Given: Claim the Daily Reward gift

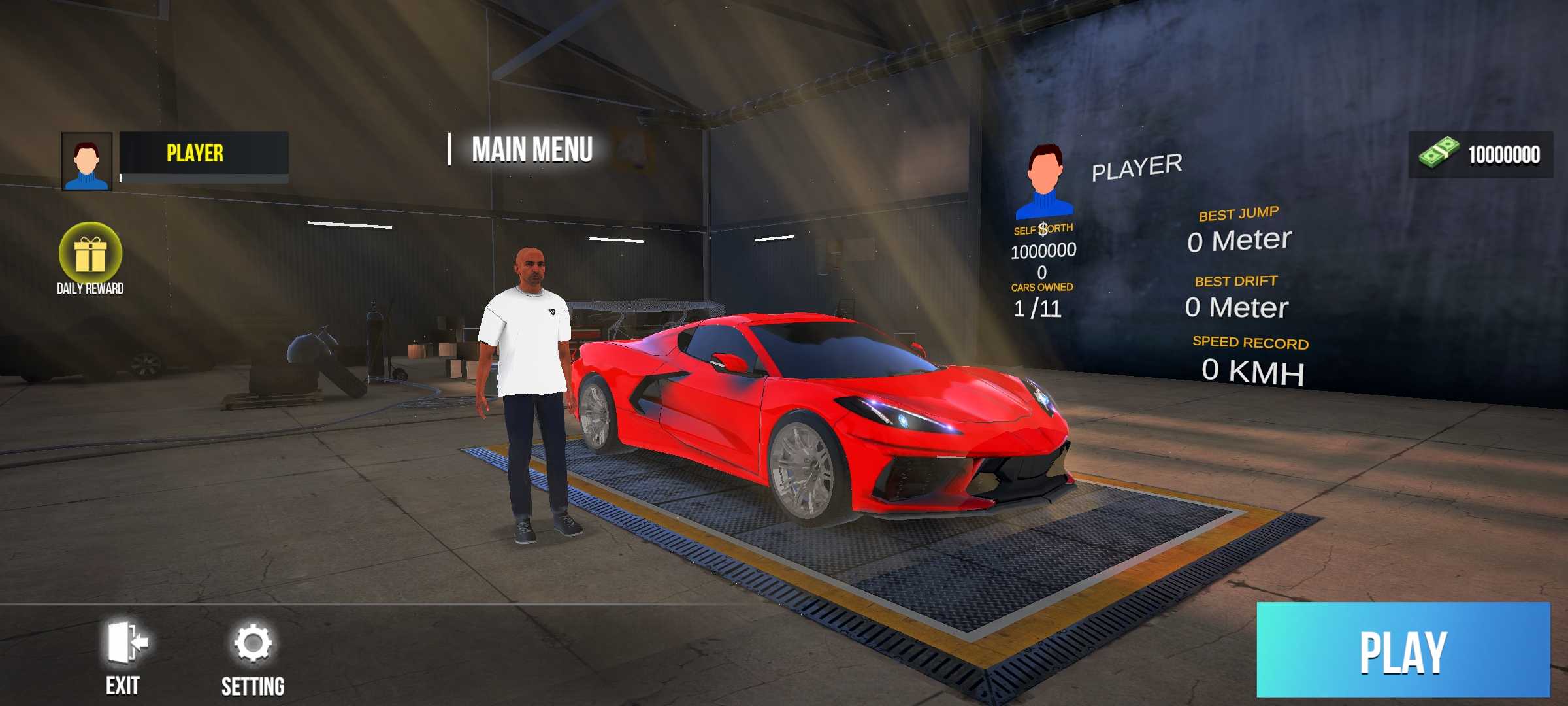Looking at the screenshot, I should [x=90, y=255].
